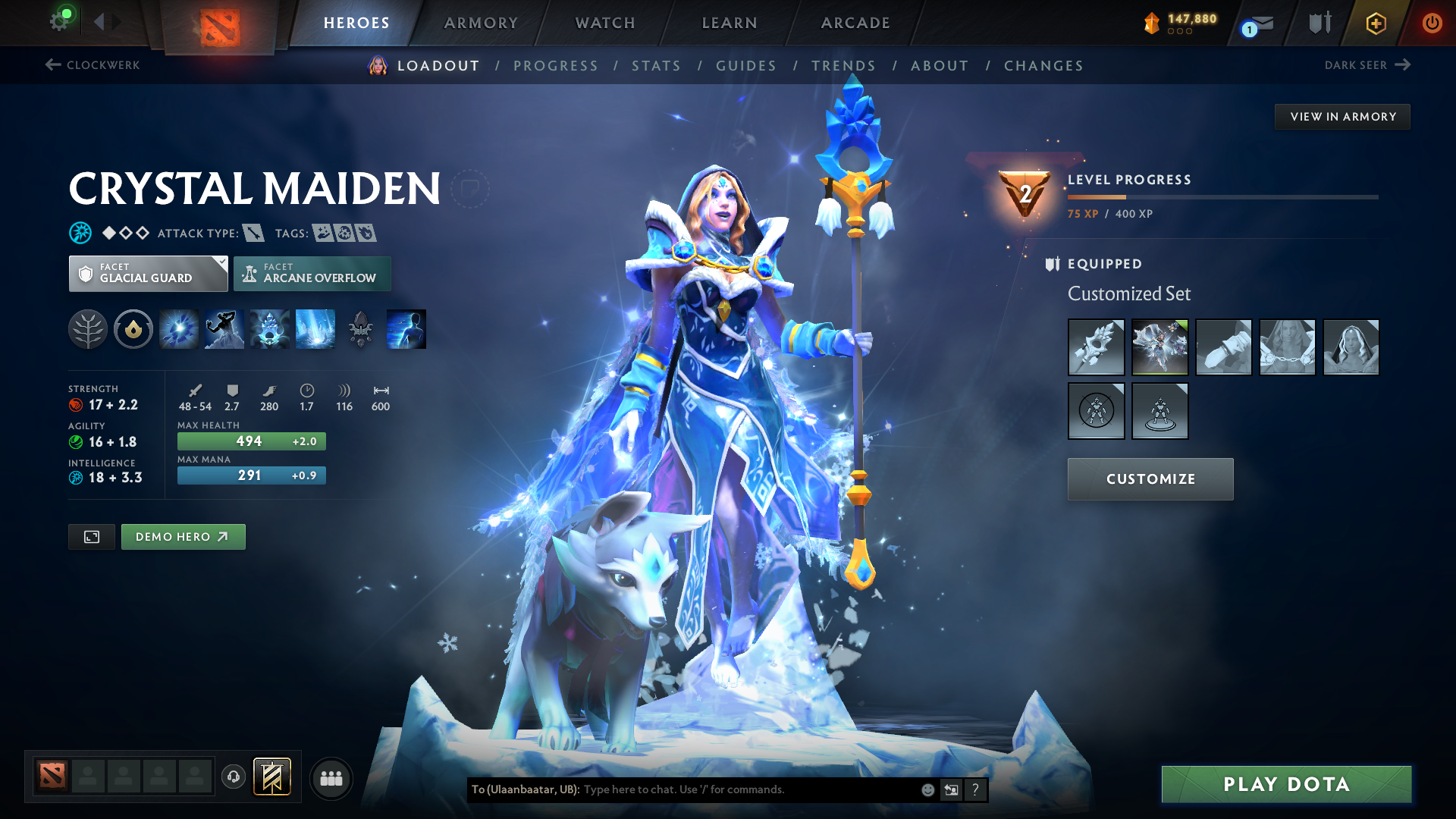
Task: Toggle the fullscreen hero preview button
Action: pos(91,536)
